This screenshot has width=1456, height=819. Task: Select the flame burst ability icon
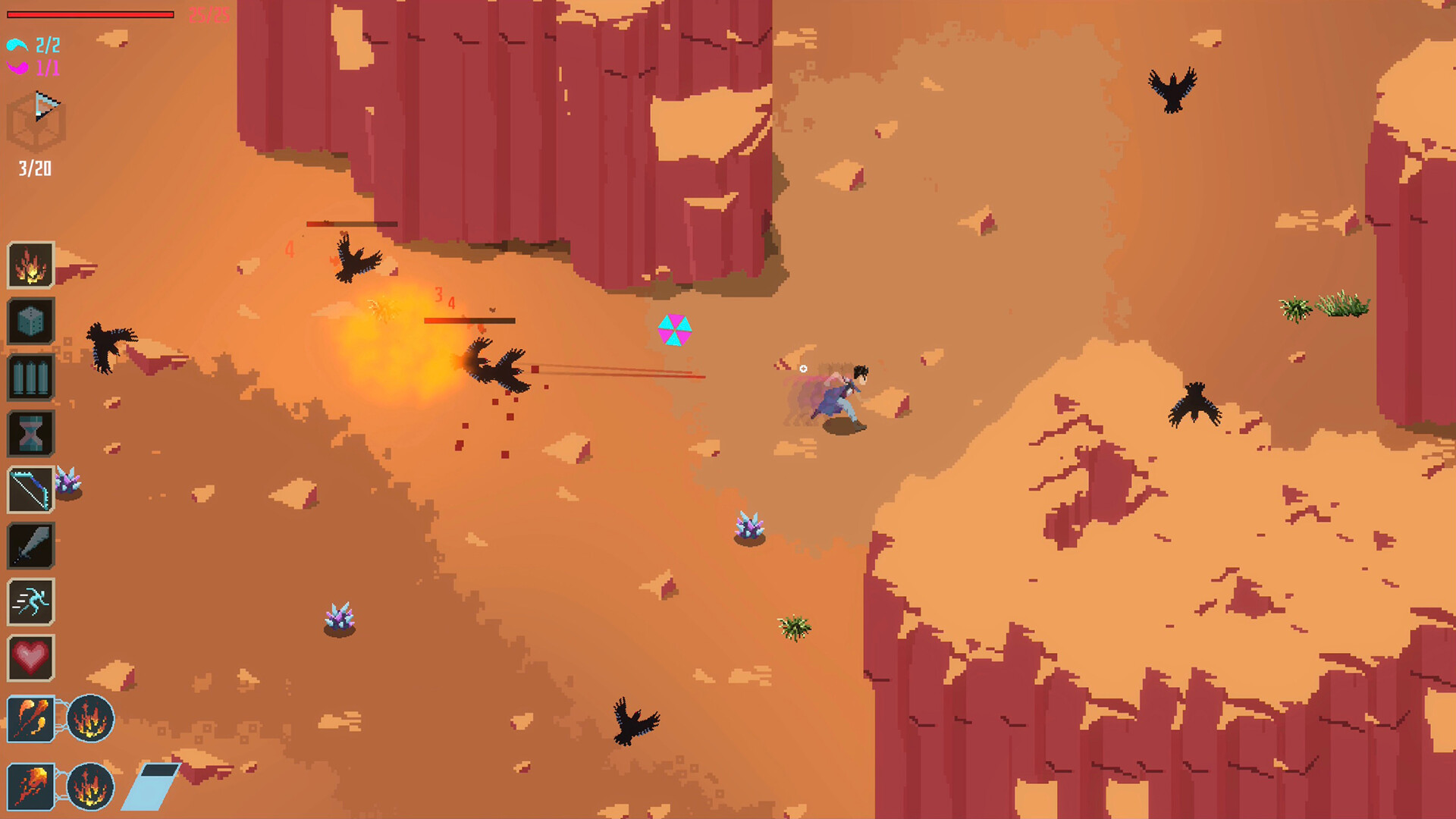click(30, 265)
